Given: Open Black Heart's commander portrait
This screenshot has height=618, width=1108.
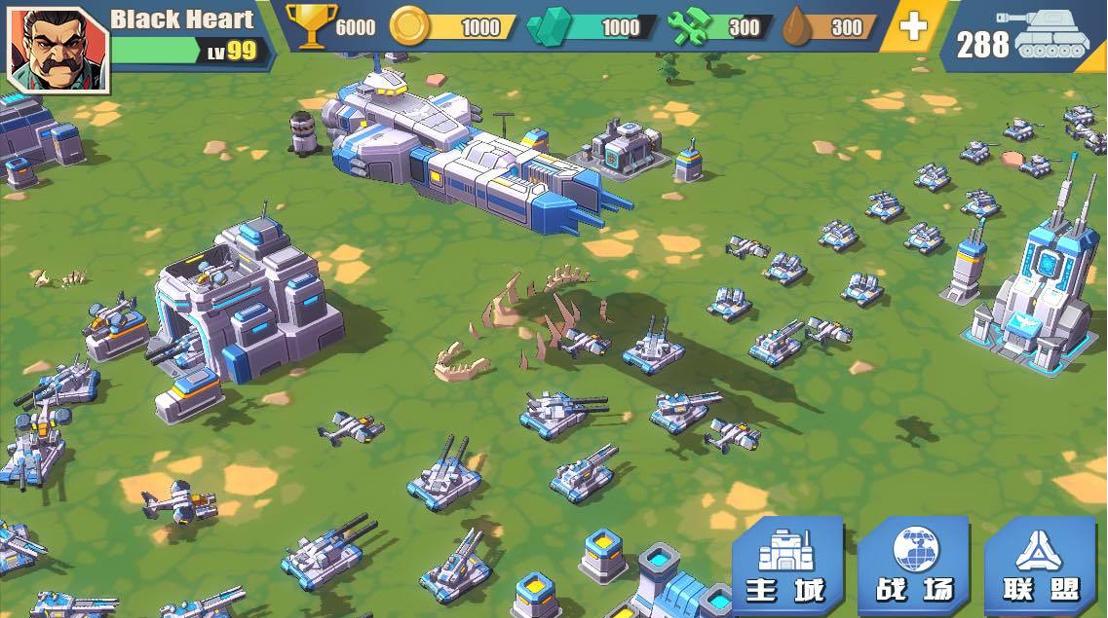Looking at the screenshot, I should pyautogui.click(x=57, y=48).
